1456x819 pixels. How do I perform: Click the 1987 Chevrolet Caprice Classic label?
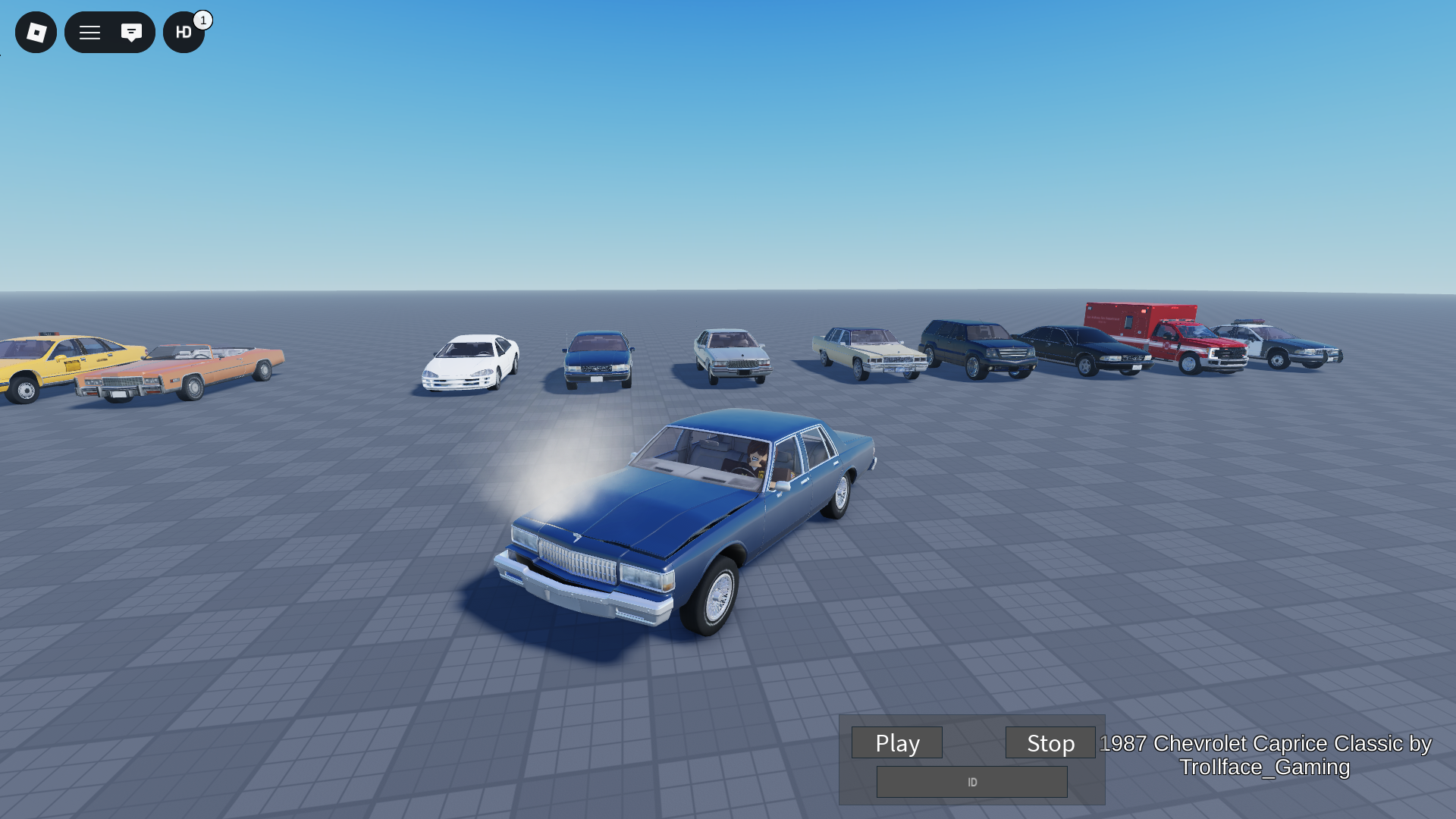click(1262, 756)
